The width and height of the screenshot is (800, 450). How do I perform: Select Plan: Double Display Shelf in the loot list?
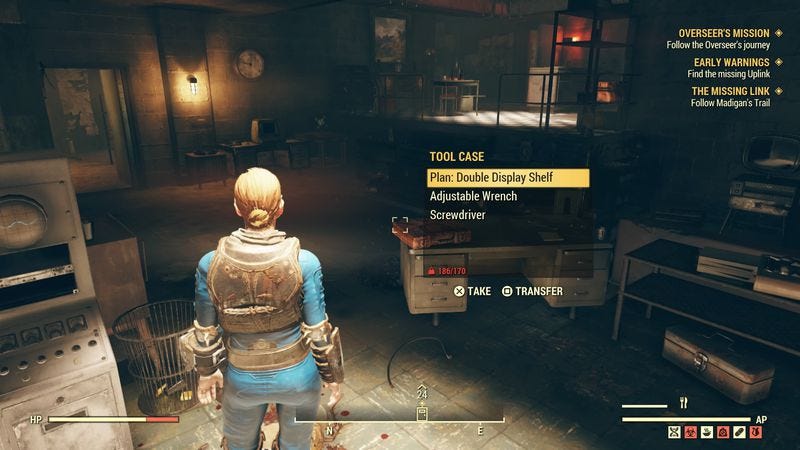pyautogui.click(x=506, y=178)
